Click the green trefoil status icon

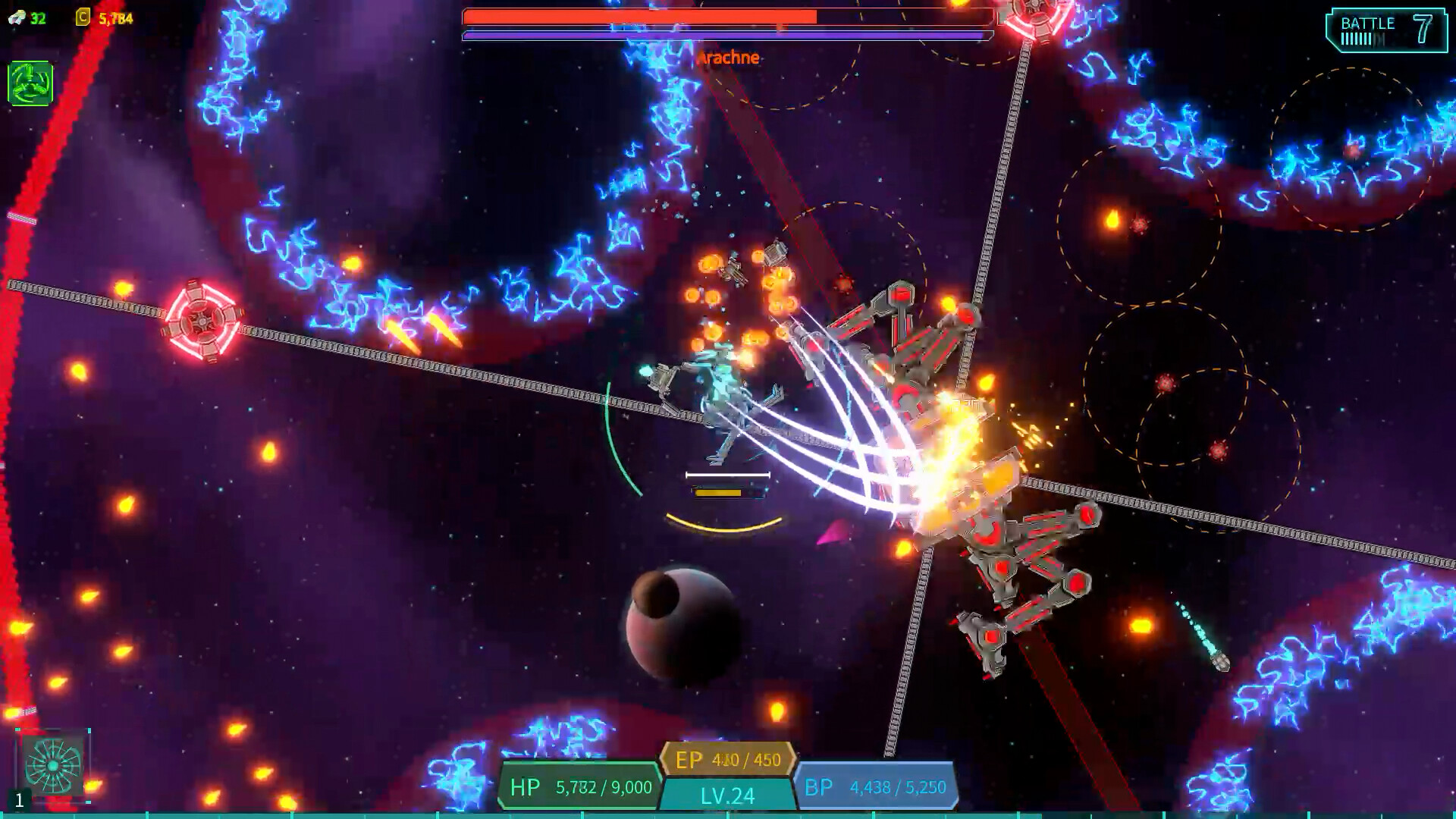tap(30, 83)
